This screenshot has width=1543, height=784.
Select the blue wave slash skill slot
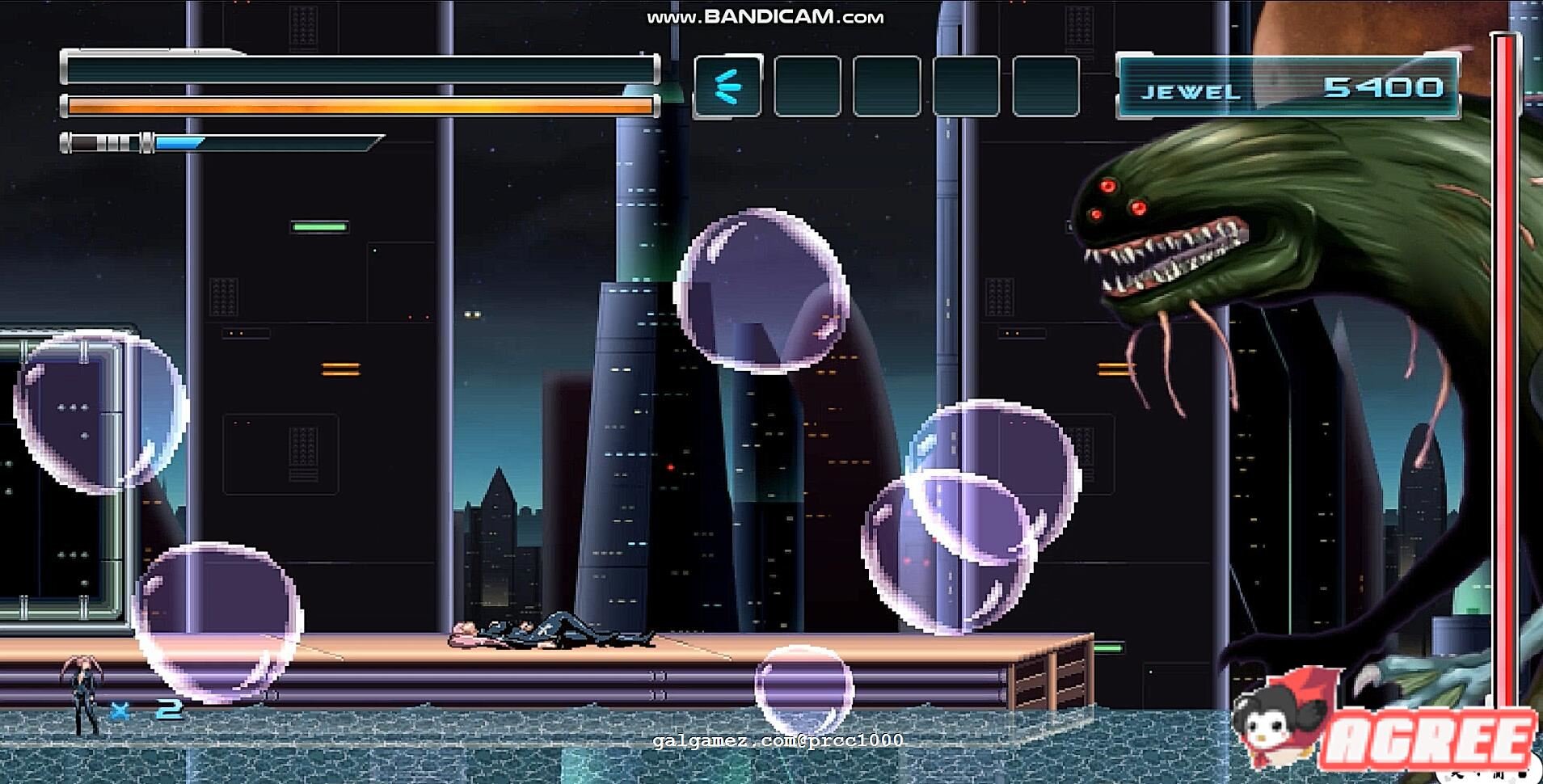coord(727,86)
